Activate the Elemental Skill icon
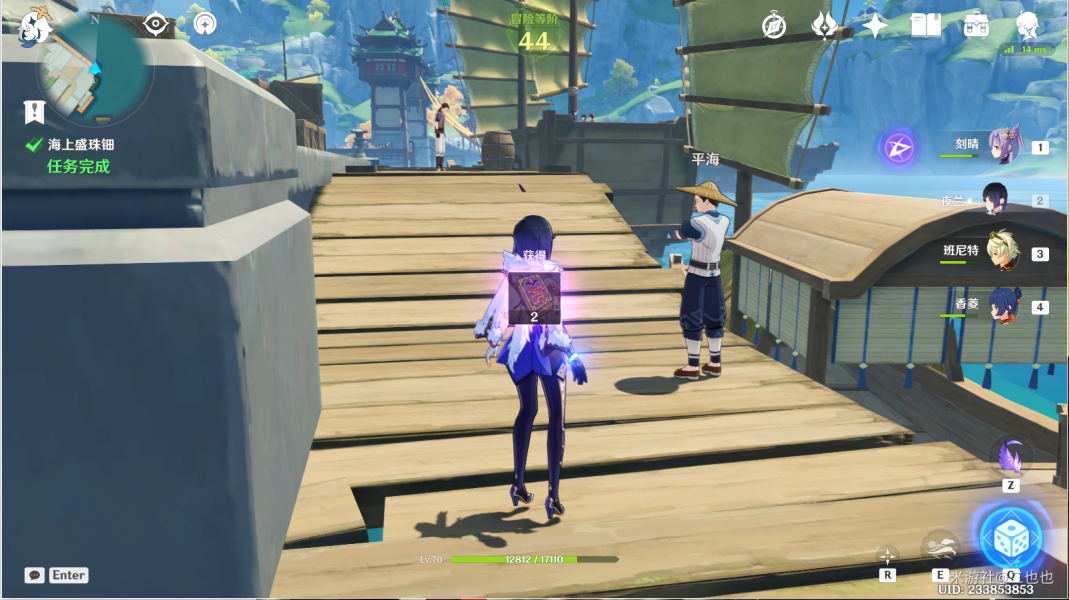This screenshot has width=1069, height=600. click(x=940, y=548)
